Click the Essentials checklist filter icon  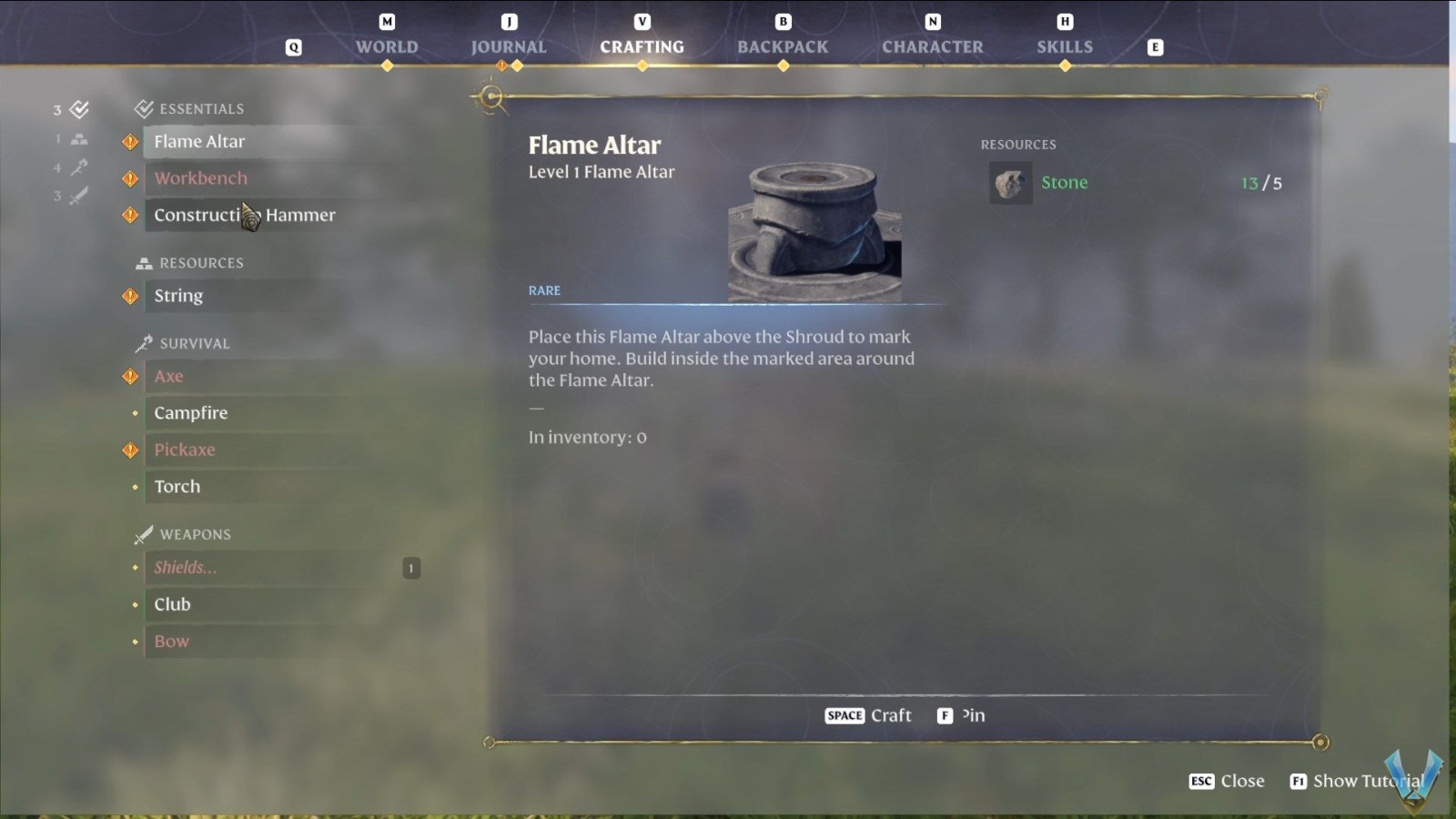[x=78, y=109]
